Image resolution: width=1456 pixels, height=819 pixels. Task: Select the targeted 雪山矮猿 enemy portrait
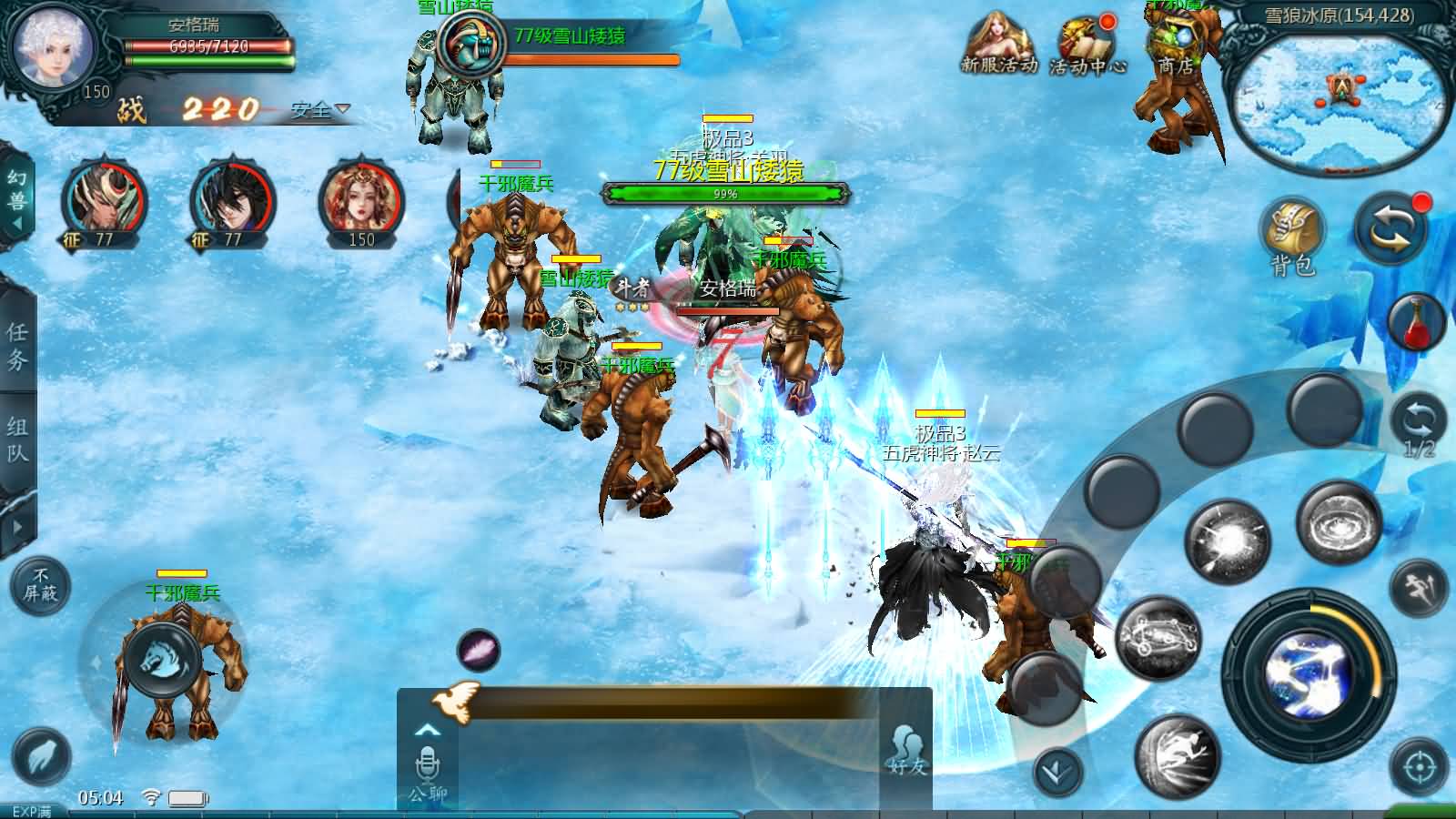click(470, 43)
